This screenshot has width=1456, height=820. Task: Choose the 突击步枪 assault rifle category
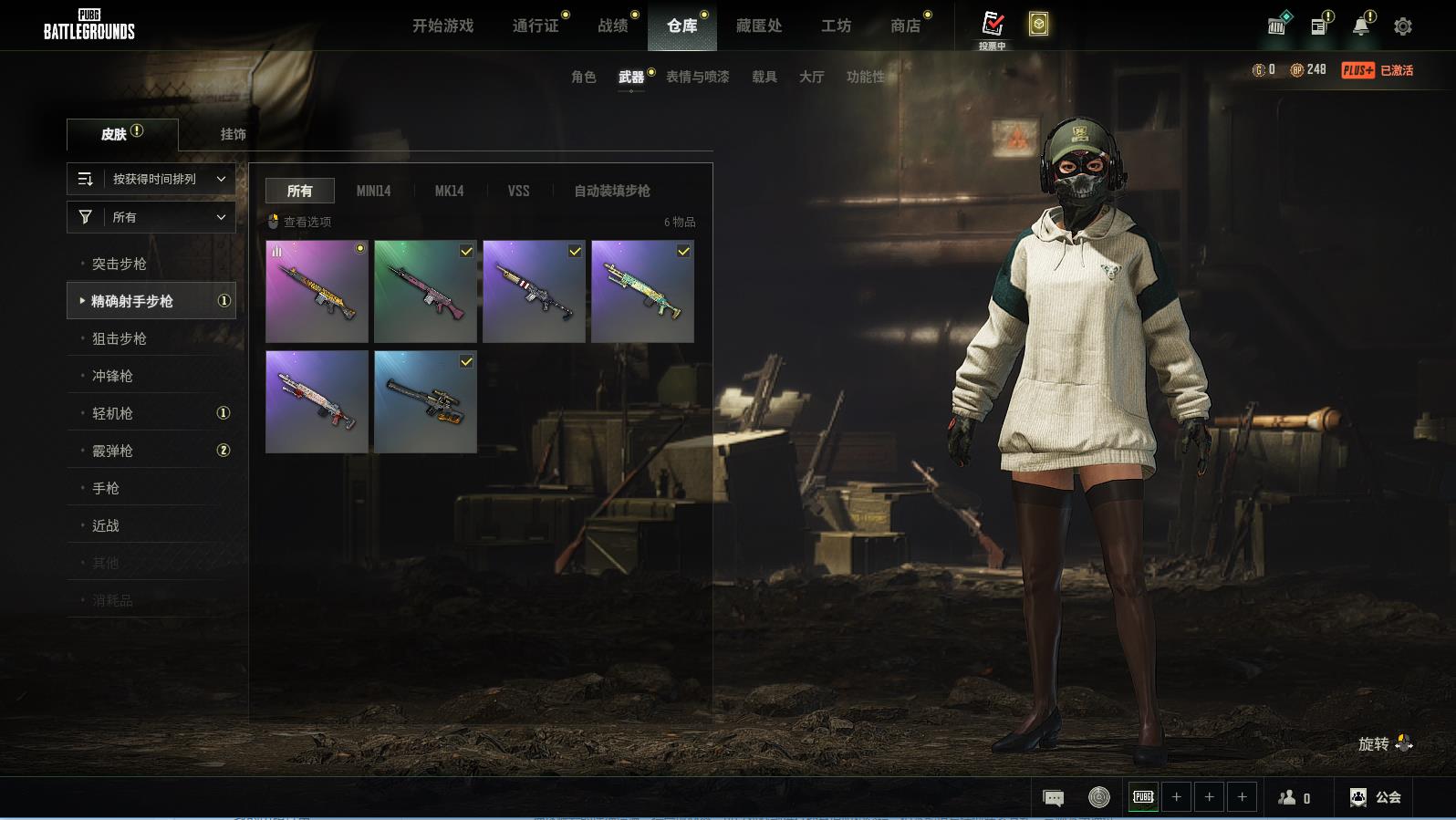click(120, 264)
